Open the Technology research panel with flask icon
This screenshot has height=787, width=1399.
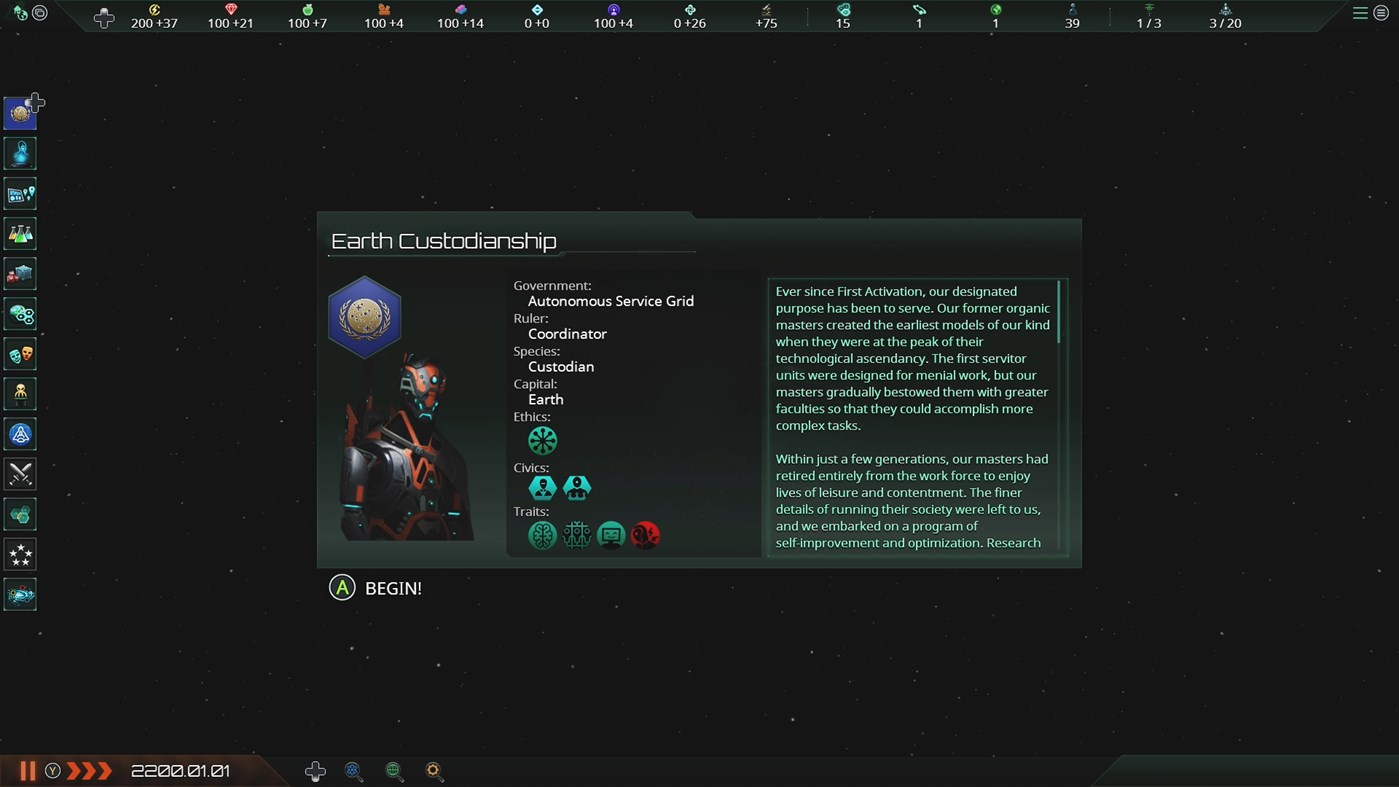pos(20,233)
